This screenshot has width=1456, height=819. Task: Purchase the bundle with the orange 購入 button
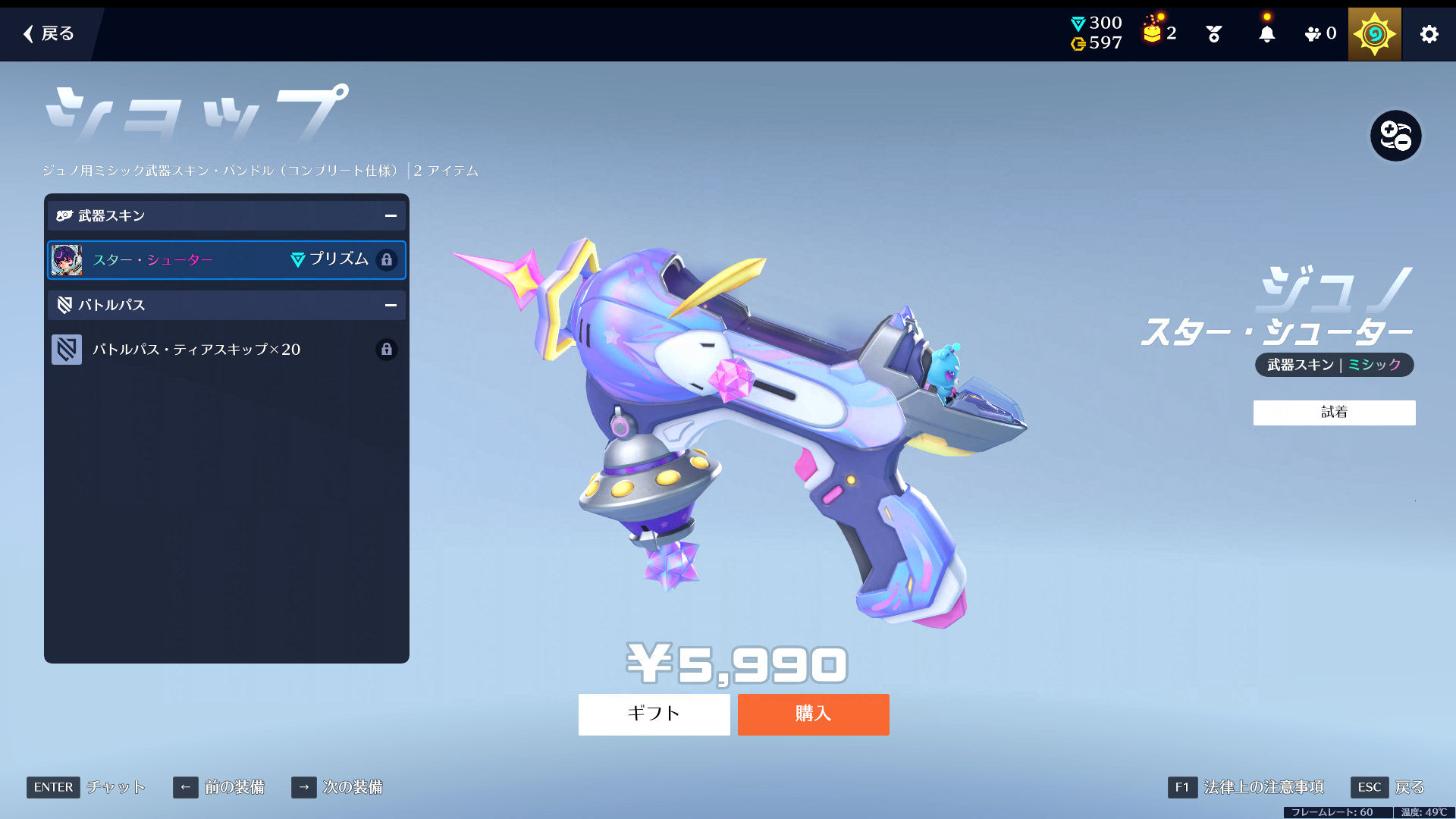813,714
